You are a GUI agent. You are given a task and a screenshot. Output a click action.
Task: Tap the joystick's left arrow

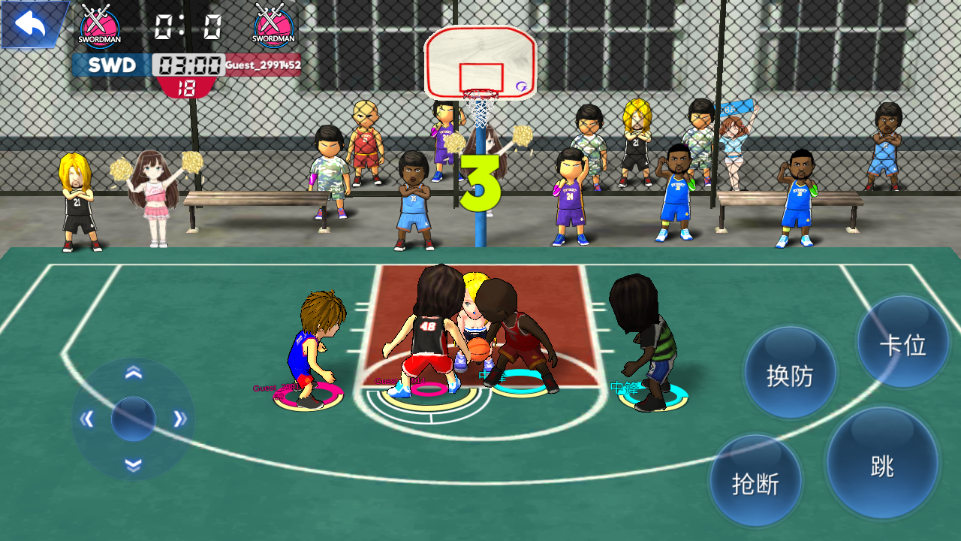tap(87, 419)
